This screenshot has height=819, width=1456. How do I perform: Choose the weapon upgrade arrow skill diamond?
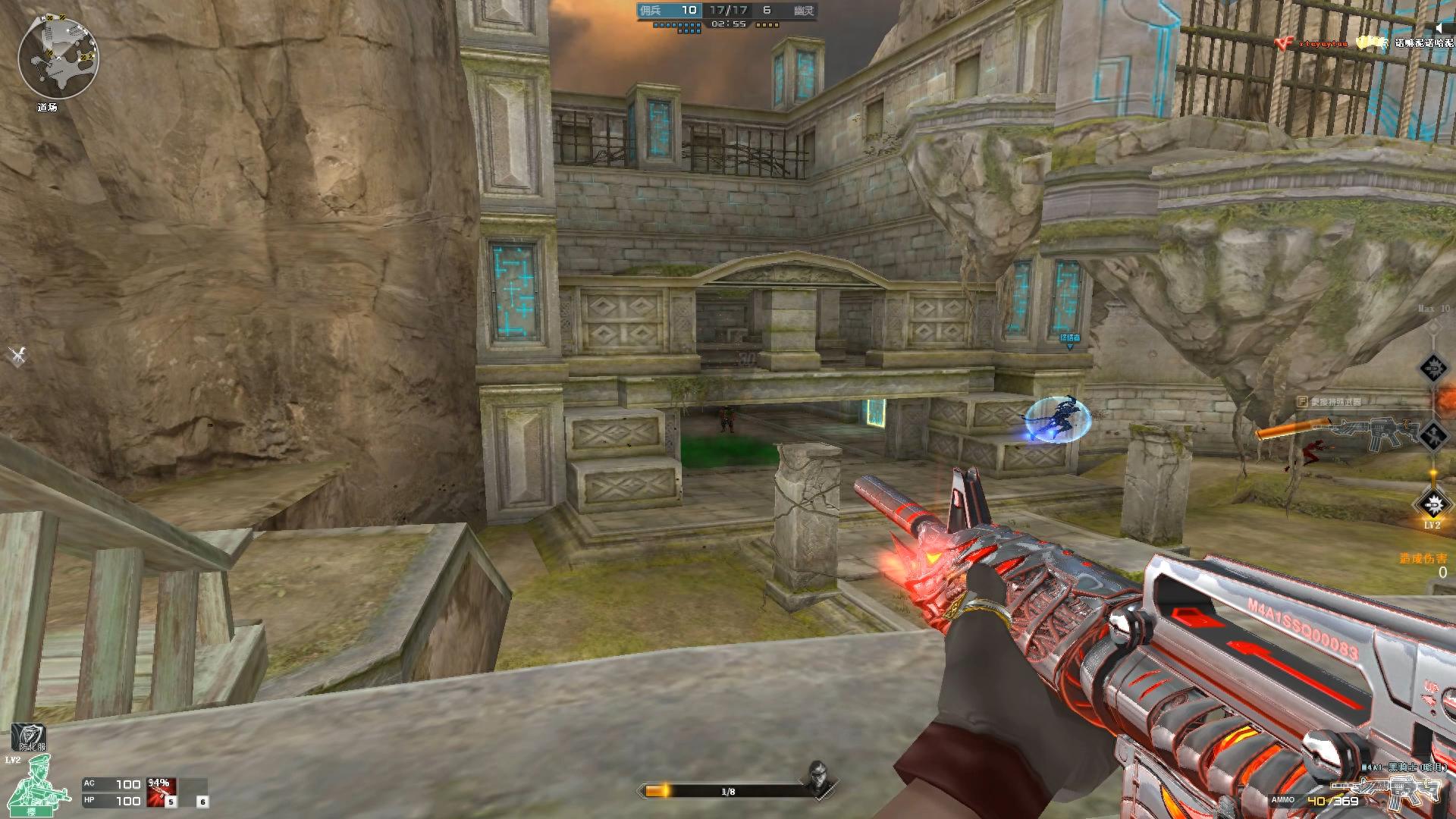(1432, 435)
